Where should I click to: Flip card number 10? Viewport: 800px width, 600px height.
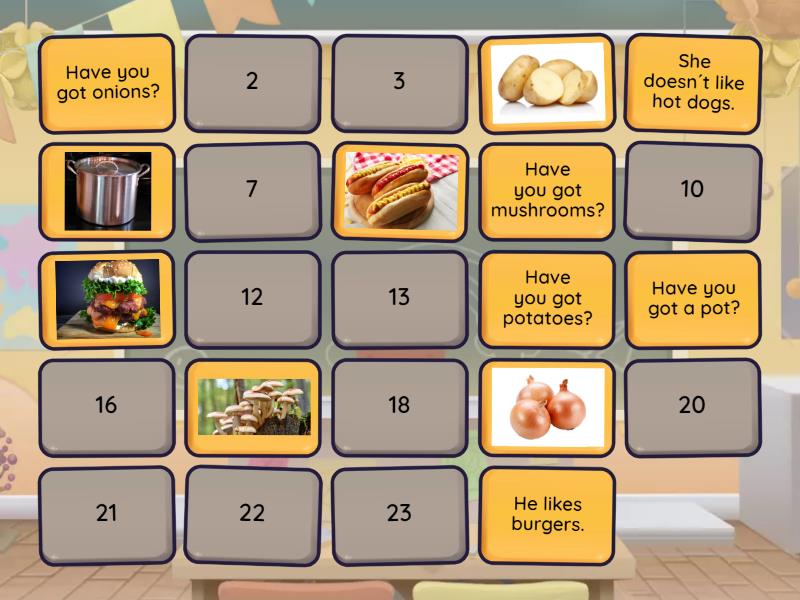click(692, 190)
